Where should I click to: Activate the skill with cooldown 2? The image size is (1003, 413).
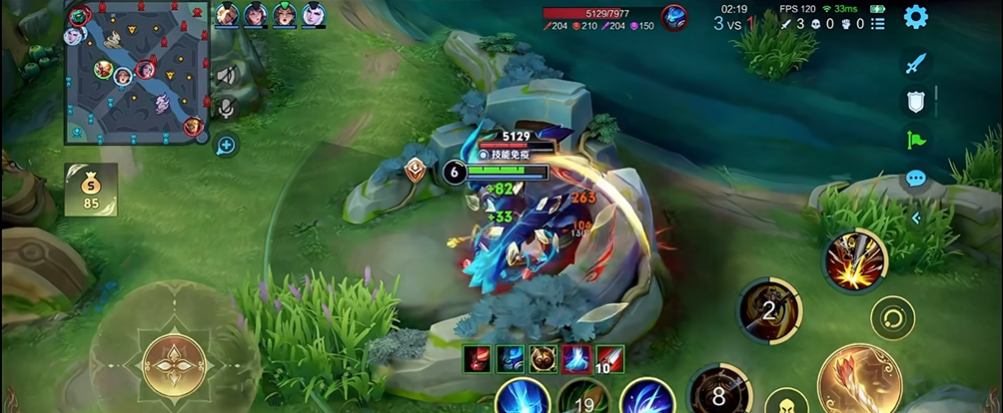(768, 310)
